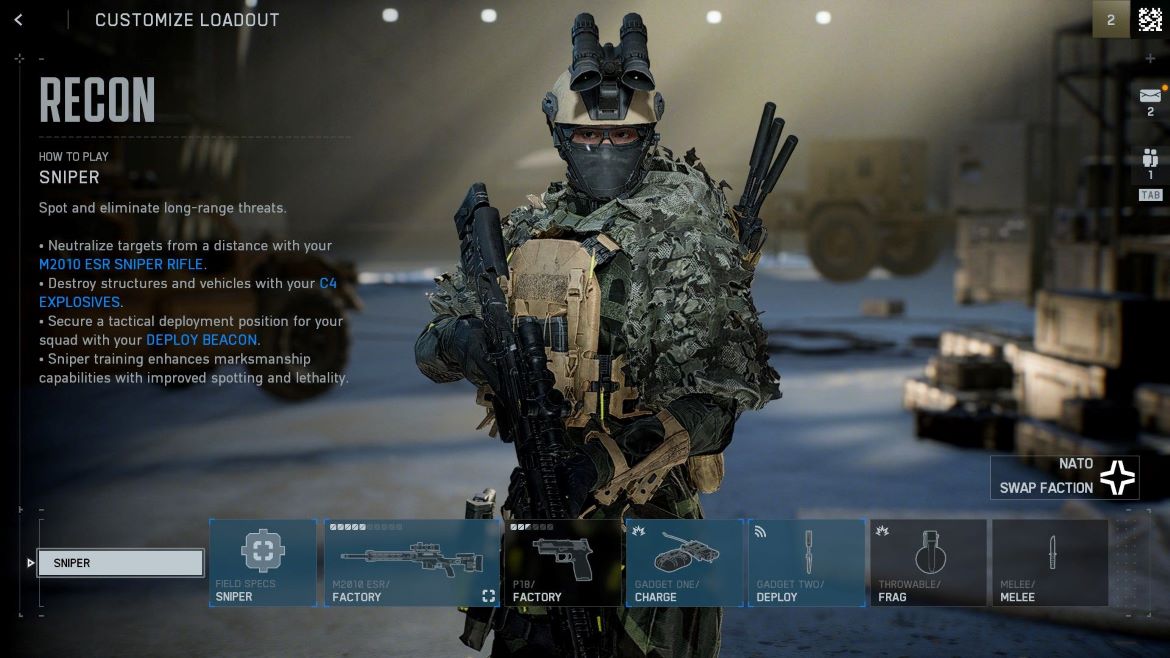The height and width of the screenshot is (658, 1170).
Task: Open the Field Specs Sniper slot
Action: (x=263, y=562)
